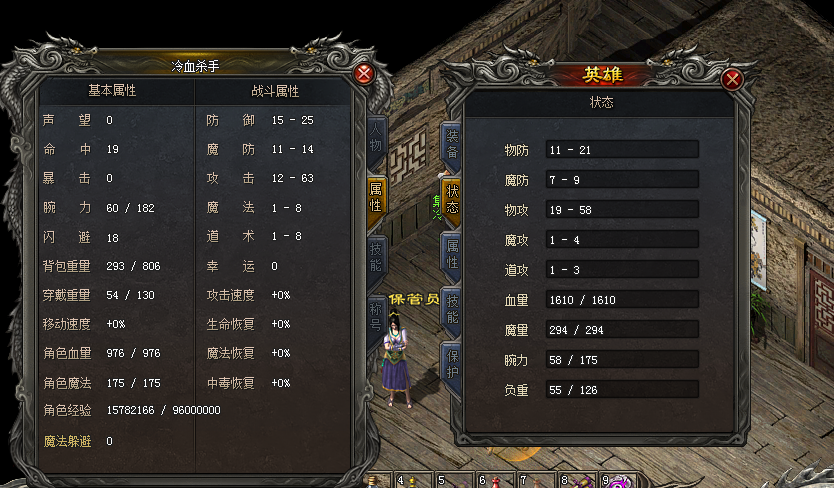834x488 pixels.
Task: Open 技能 tab on 冷血杀手 panel
Action: (375, 257)
